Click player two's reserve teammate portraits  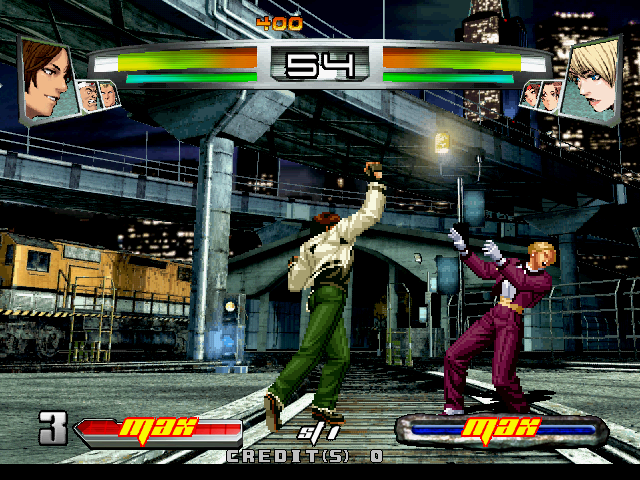(x=540, y=95)
